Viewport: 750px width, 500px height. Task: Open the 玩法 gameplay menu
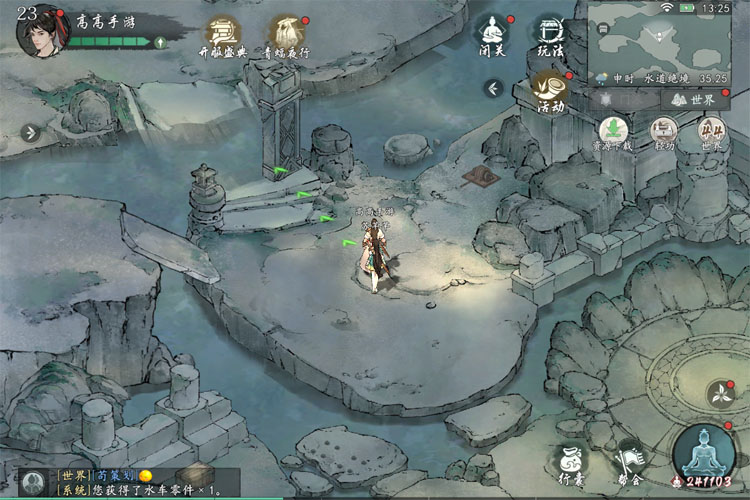pos(548,34)
